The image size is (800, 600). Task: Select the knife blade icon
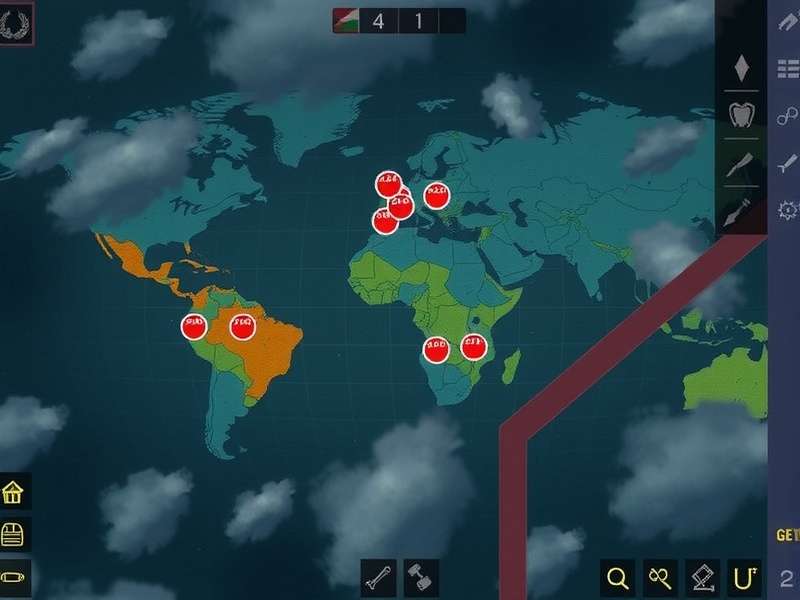point(741,162)
